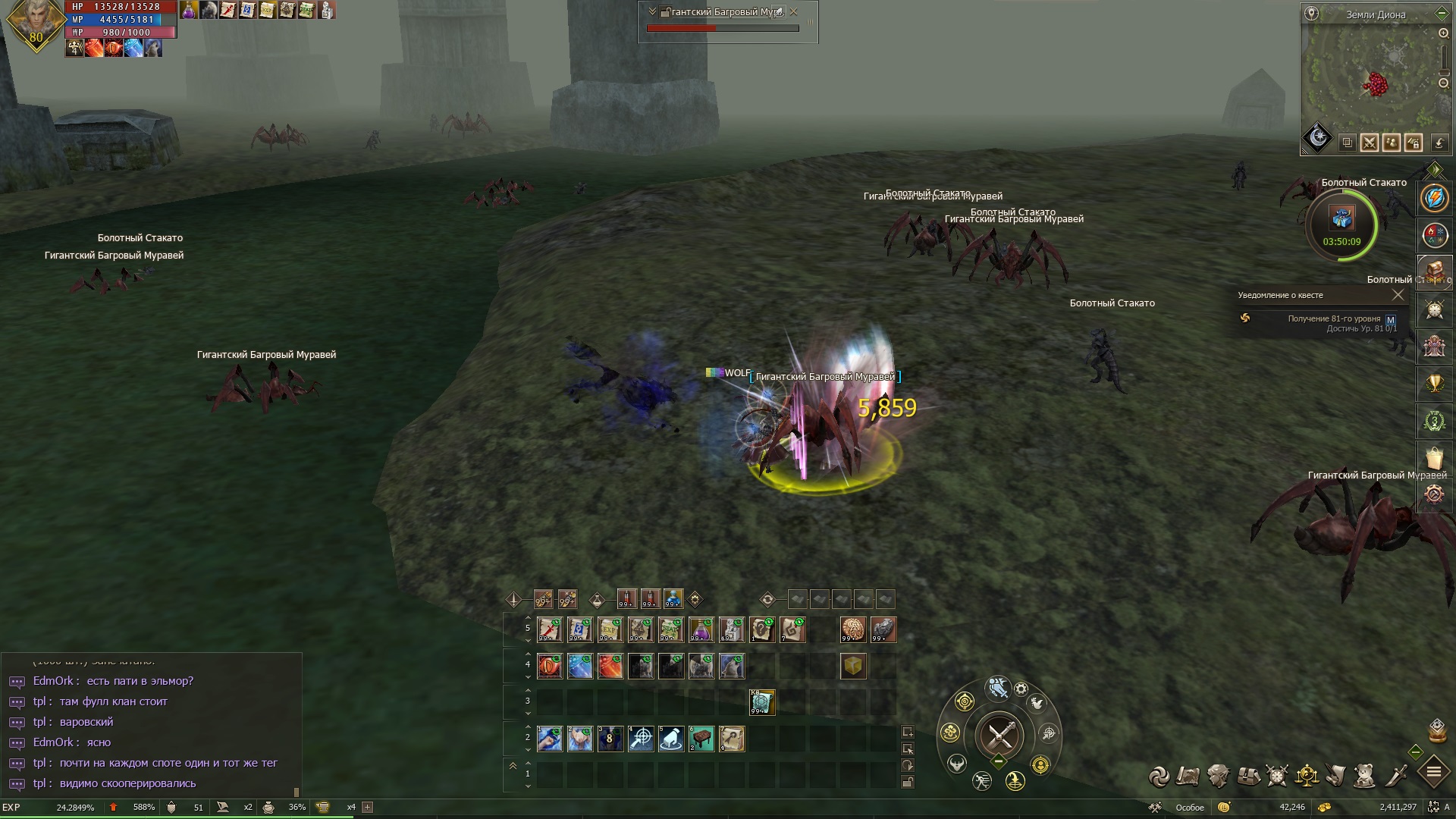The image size is (1456, 819).
Task: Open the inventory bag icon
Action: point(1248,776)
